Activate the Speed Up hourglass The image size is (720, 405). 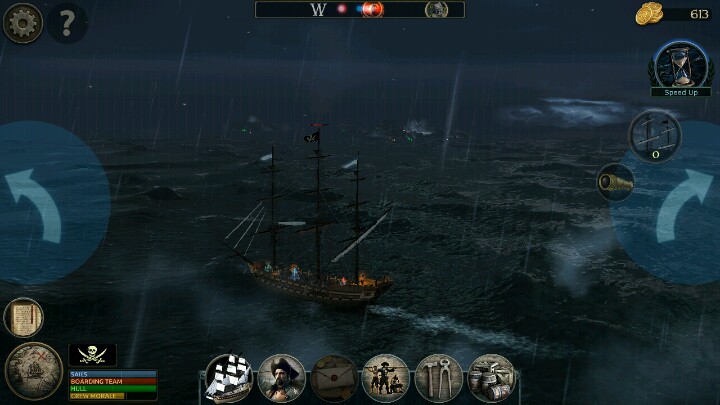coord(680,66)
